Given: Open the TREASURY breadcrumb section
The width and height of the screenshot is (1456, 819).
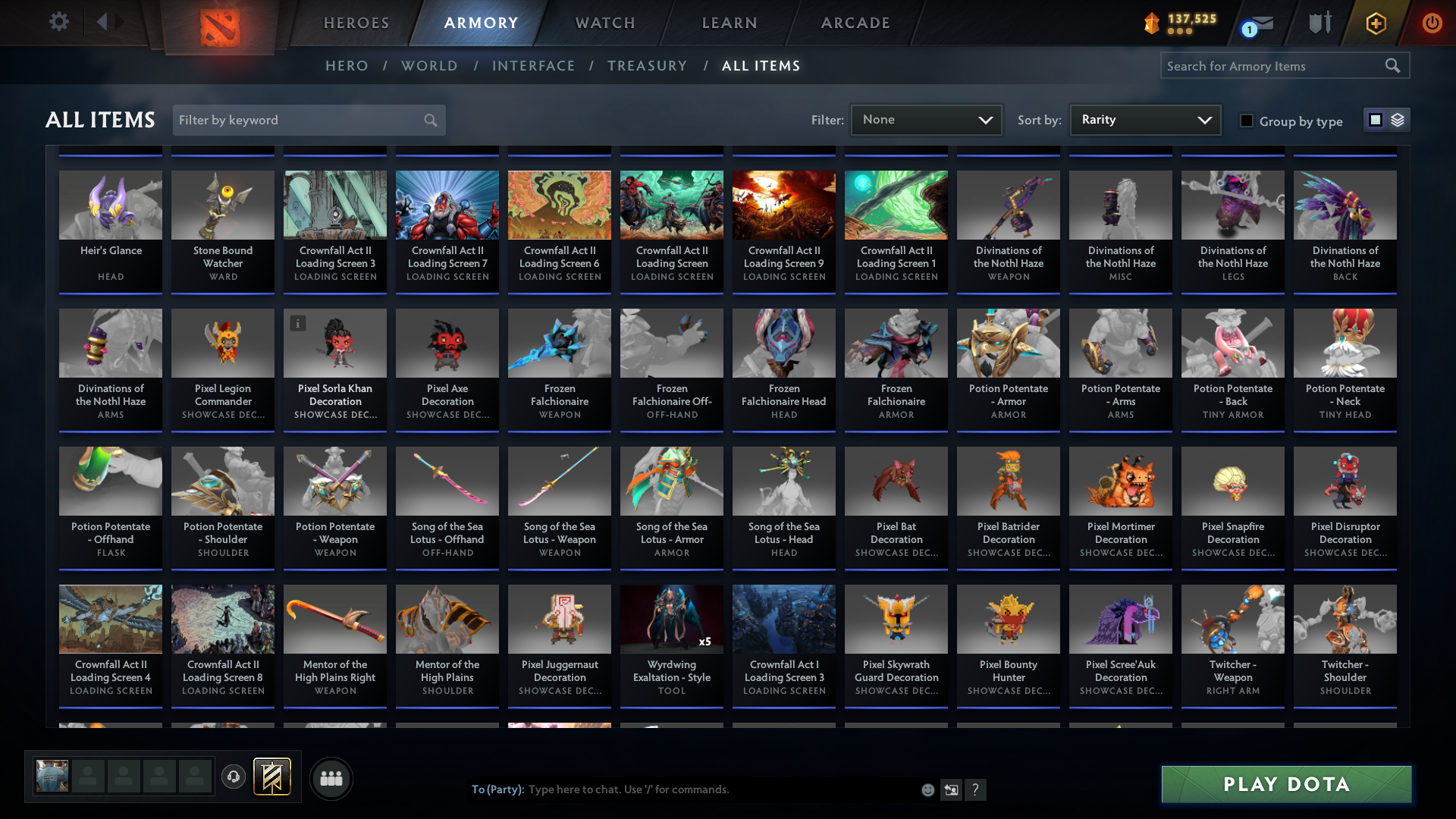Looking at the screenshot, I should tap(647, 66).
